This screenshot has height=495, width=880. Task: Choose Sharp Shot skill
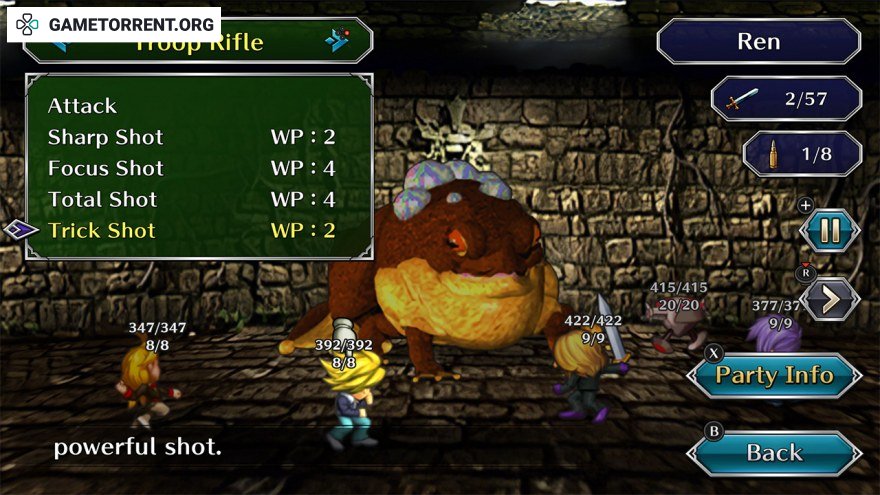pos(106,137)
